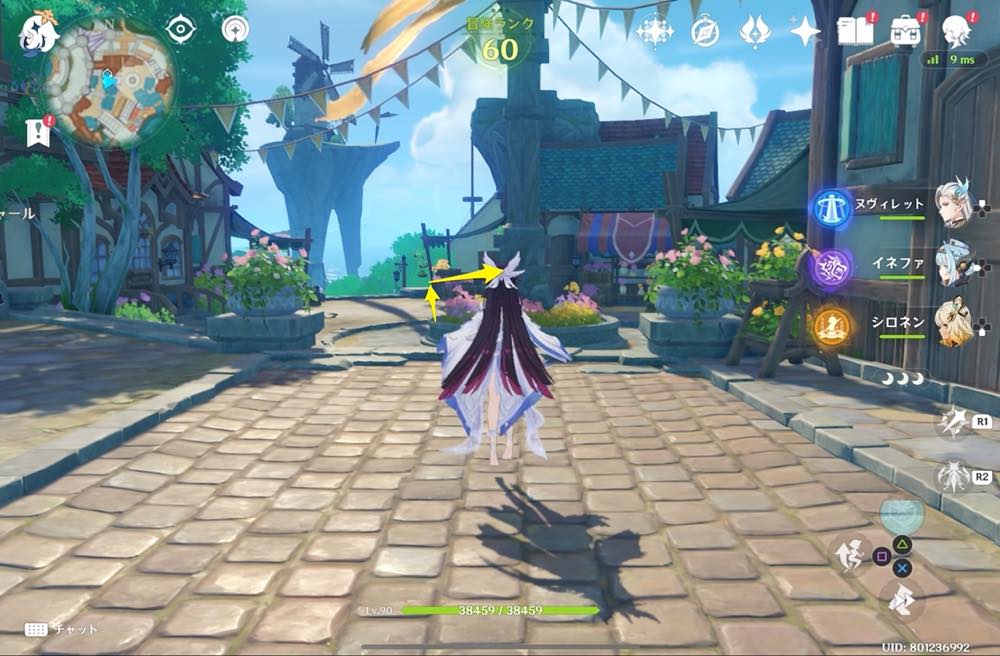Toggle the eye-shaped elemental sight icon
1000x656 pixels.
click(180, 29)
